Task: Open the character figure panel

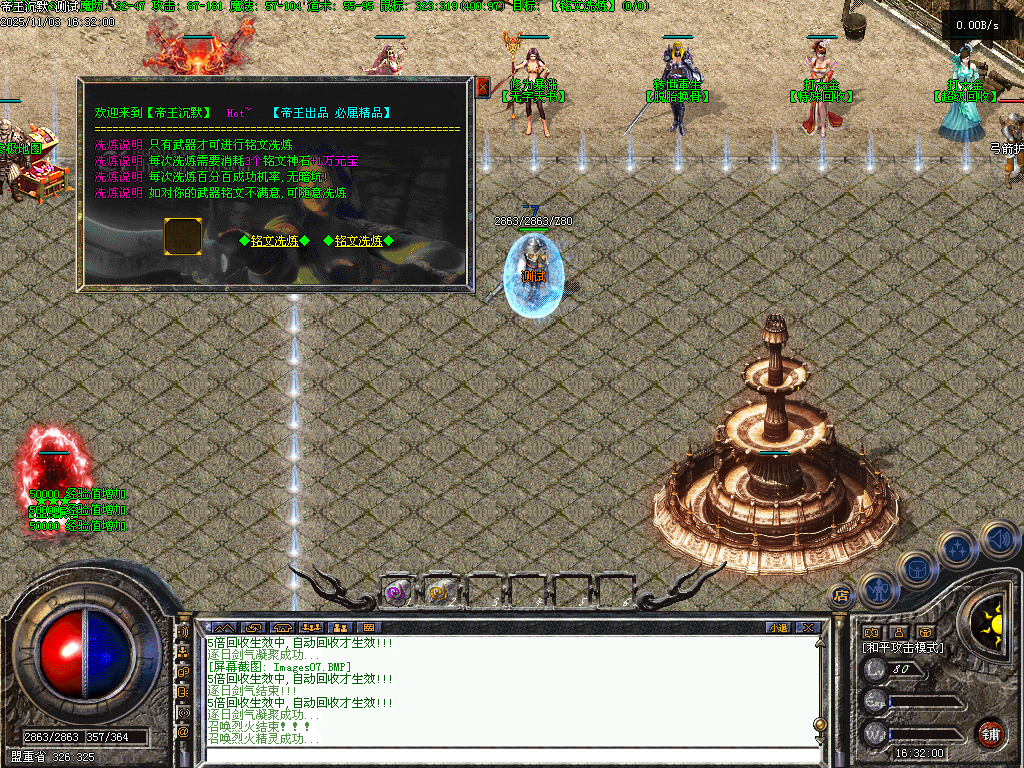Action: pyautogui.click(x=878, y=590)
